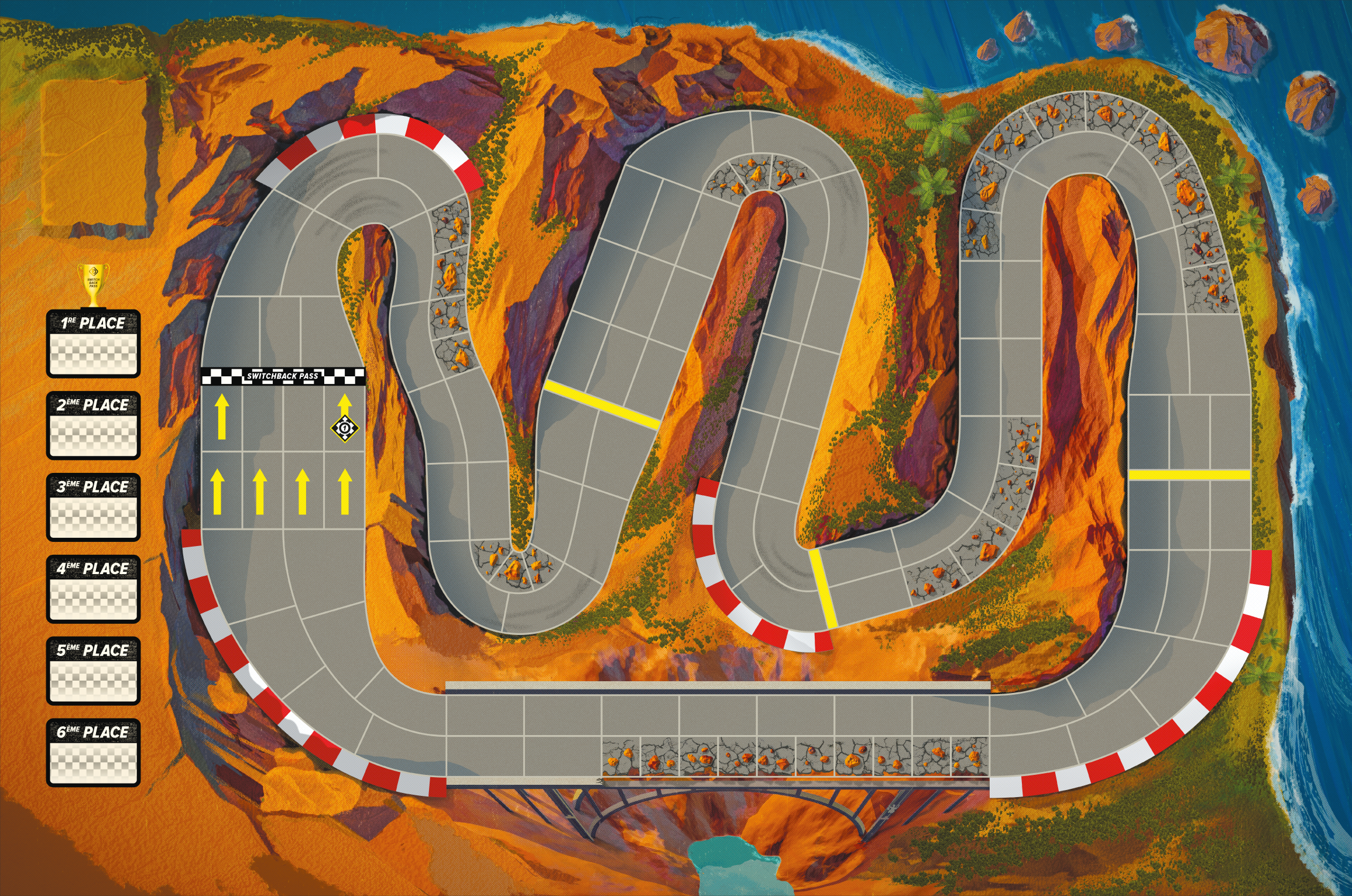This screenshot has height=896, width=1352.
Task: Click the diamond marker on the starting grid
Action: [345, 428]
